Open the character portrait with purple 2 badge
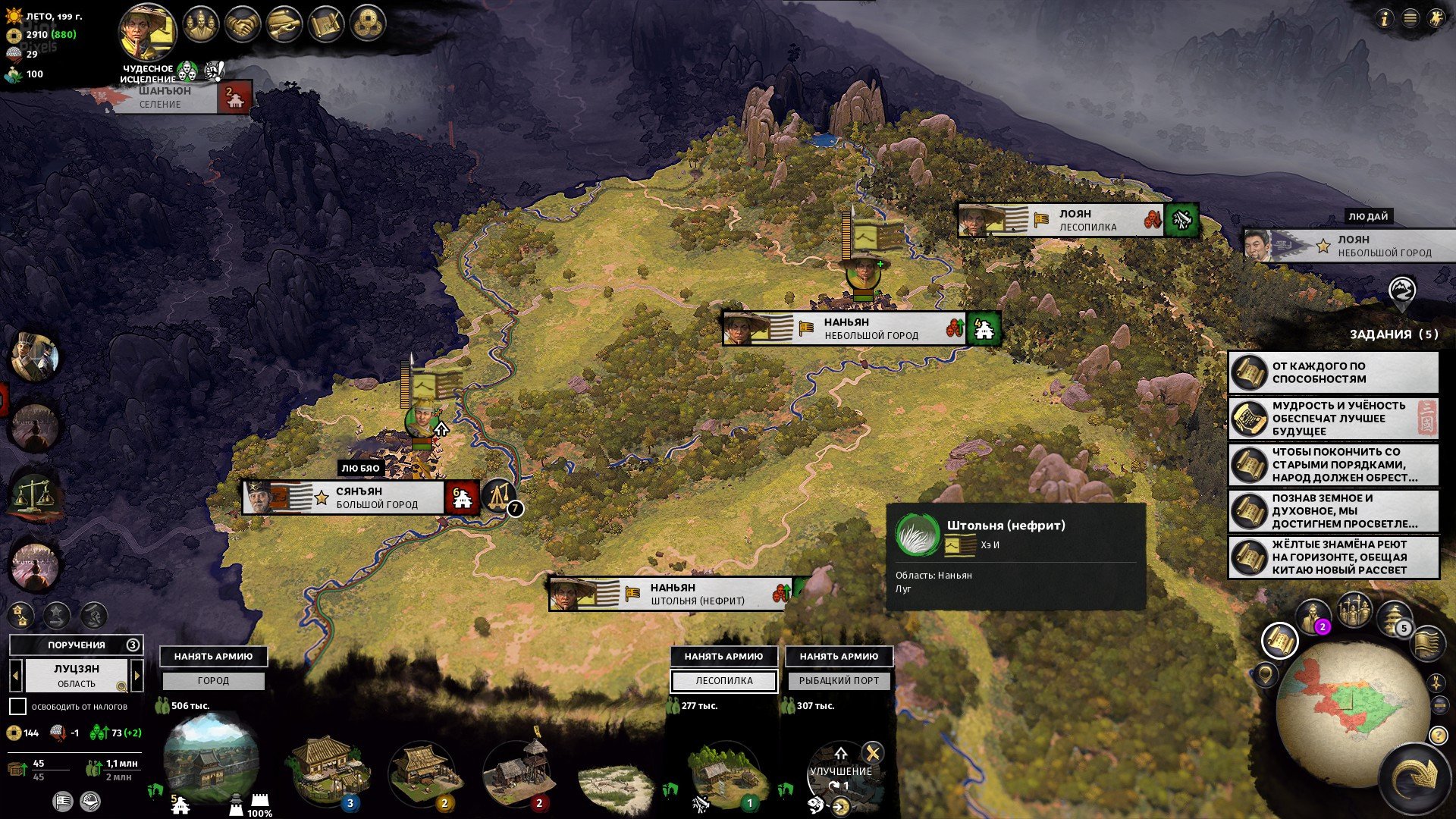Viewport: 1456px width, 819px height. pos(1313,614)
